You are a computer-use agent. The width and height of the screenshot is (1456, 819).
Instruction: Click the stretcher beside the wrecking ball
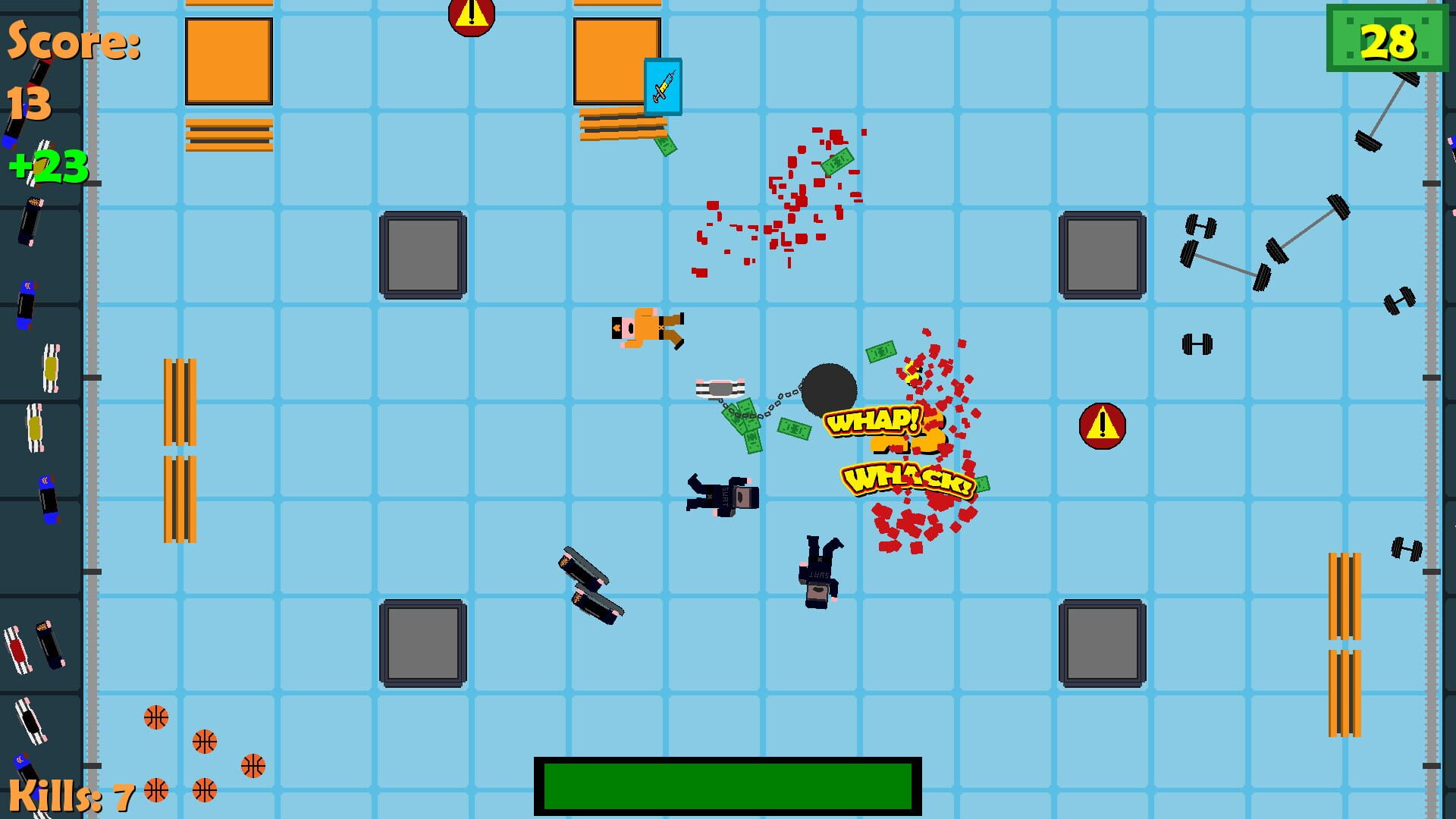[720, 388]
